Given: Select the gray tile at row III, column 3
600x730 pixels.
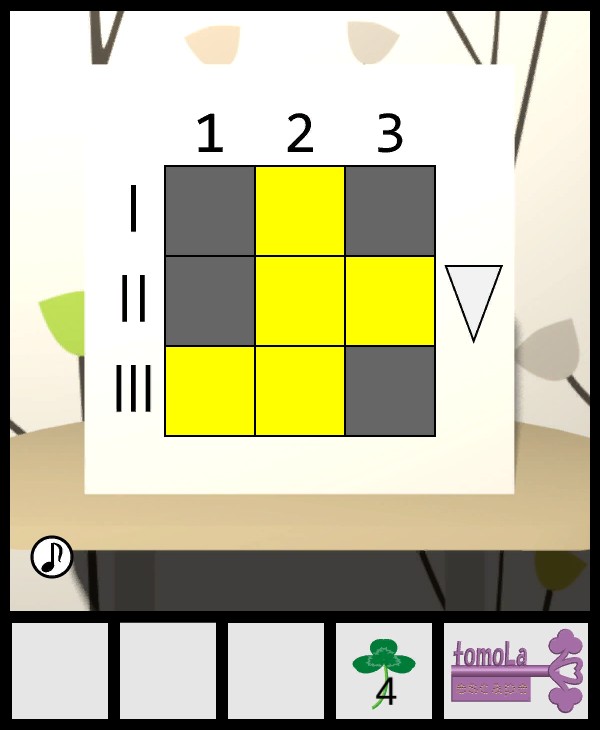Looking at the screenshot, I should click(x=390, y=391).
